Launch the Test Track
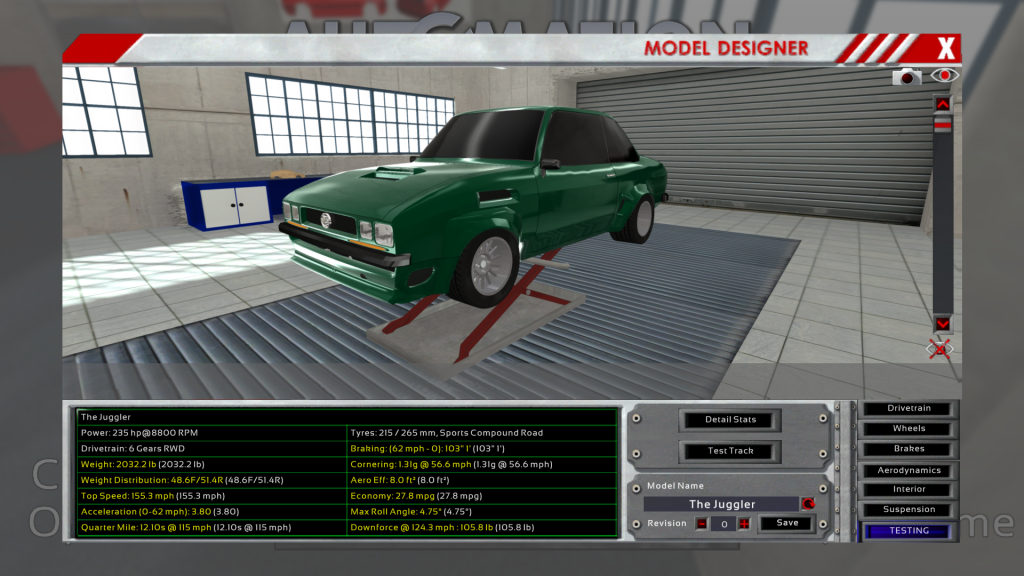 [x=731, y=451]
